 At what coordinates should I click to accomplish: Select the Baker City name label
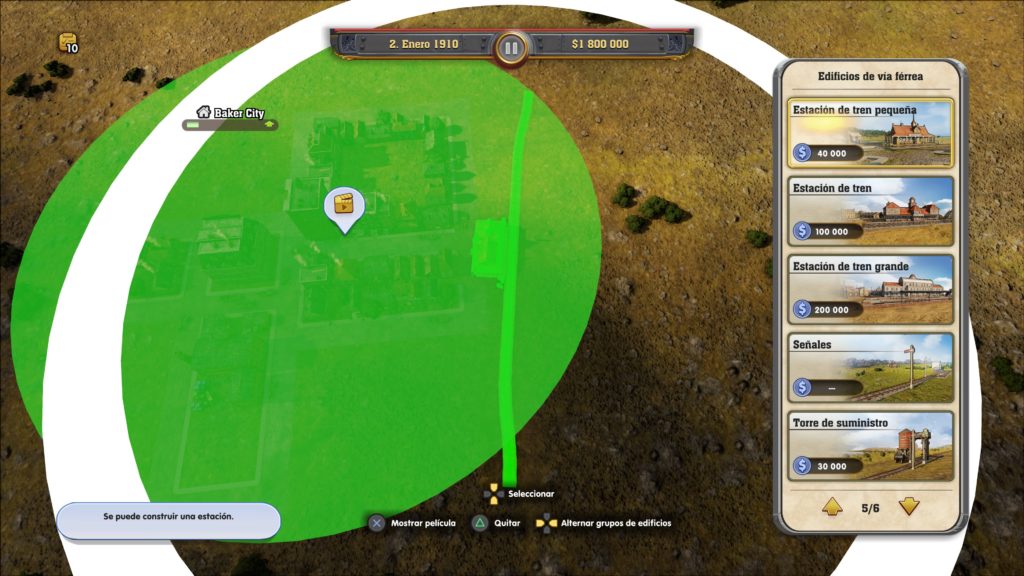[238, 113]
